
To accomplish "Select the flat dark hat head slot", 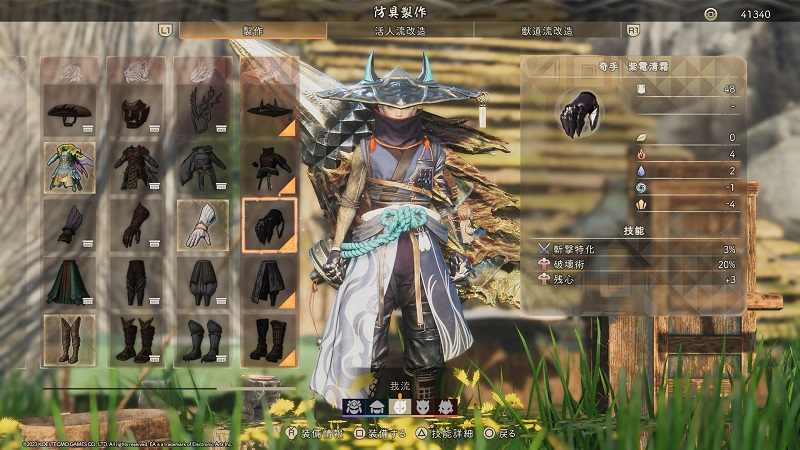I will [70, 110].
